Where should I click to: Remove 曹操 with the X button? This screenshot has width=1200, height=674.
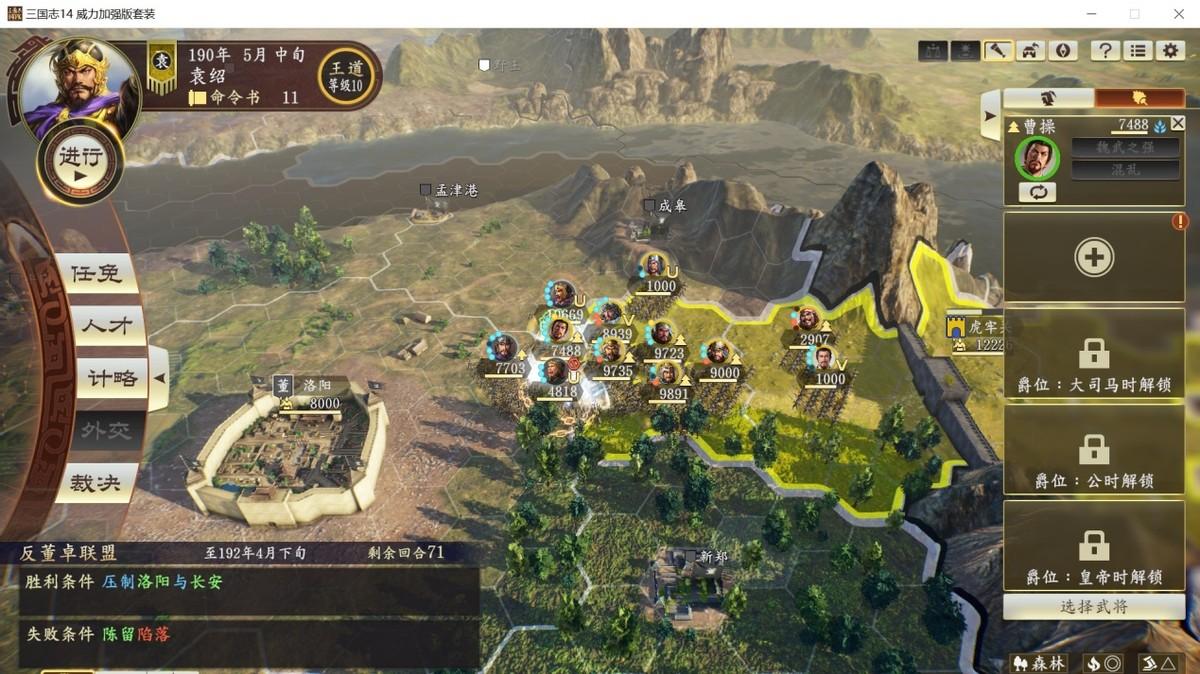click(x=1177, y=123)
